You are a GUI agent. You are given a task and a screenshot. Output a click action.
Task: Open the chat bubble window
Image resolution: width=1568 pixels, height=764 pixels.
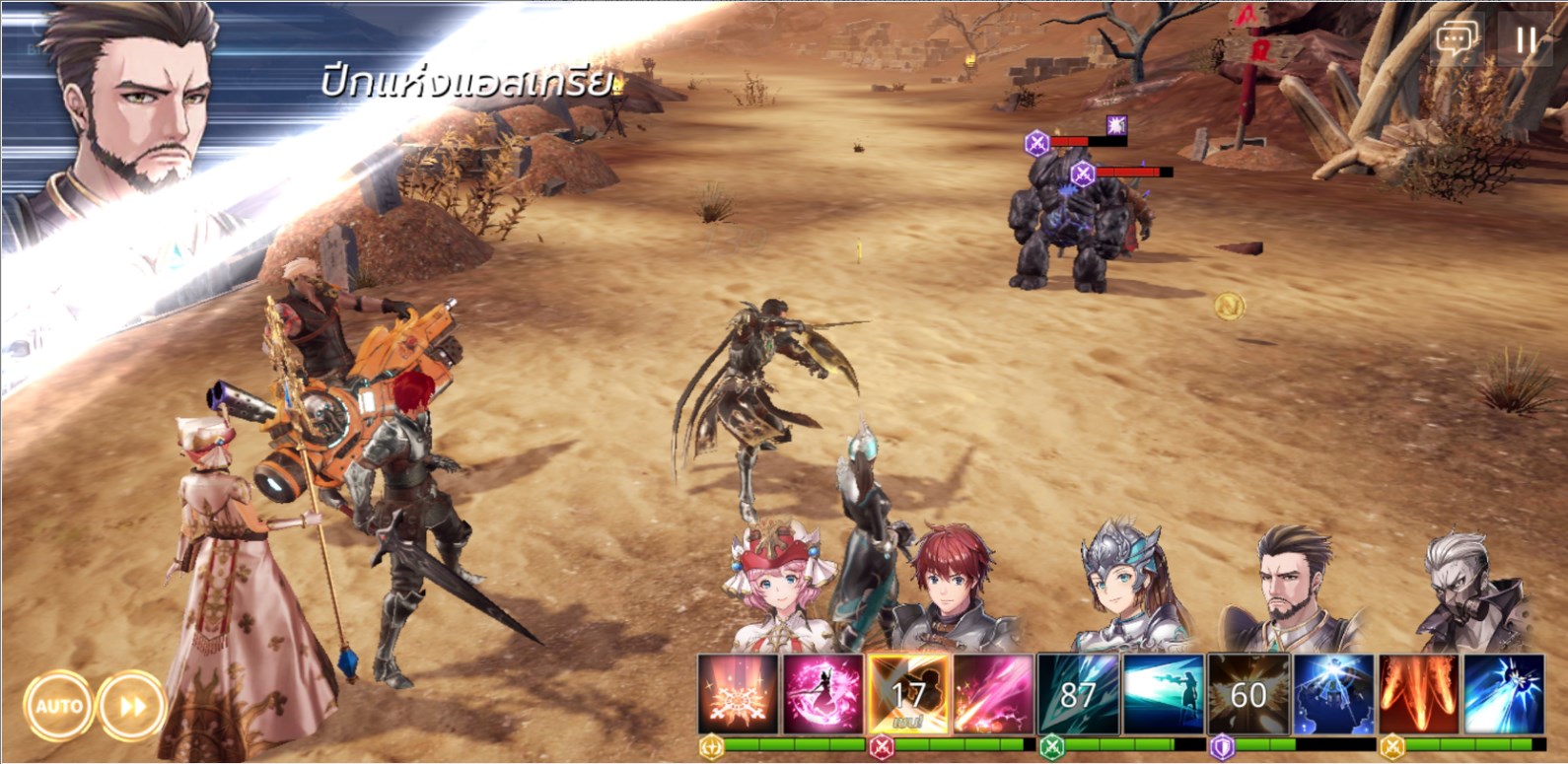point(1457,39)
